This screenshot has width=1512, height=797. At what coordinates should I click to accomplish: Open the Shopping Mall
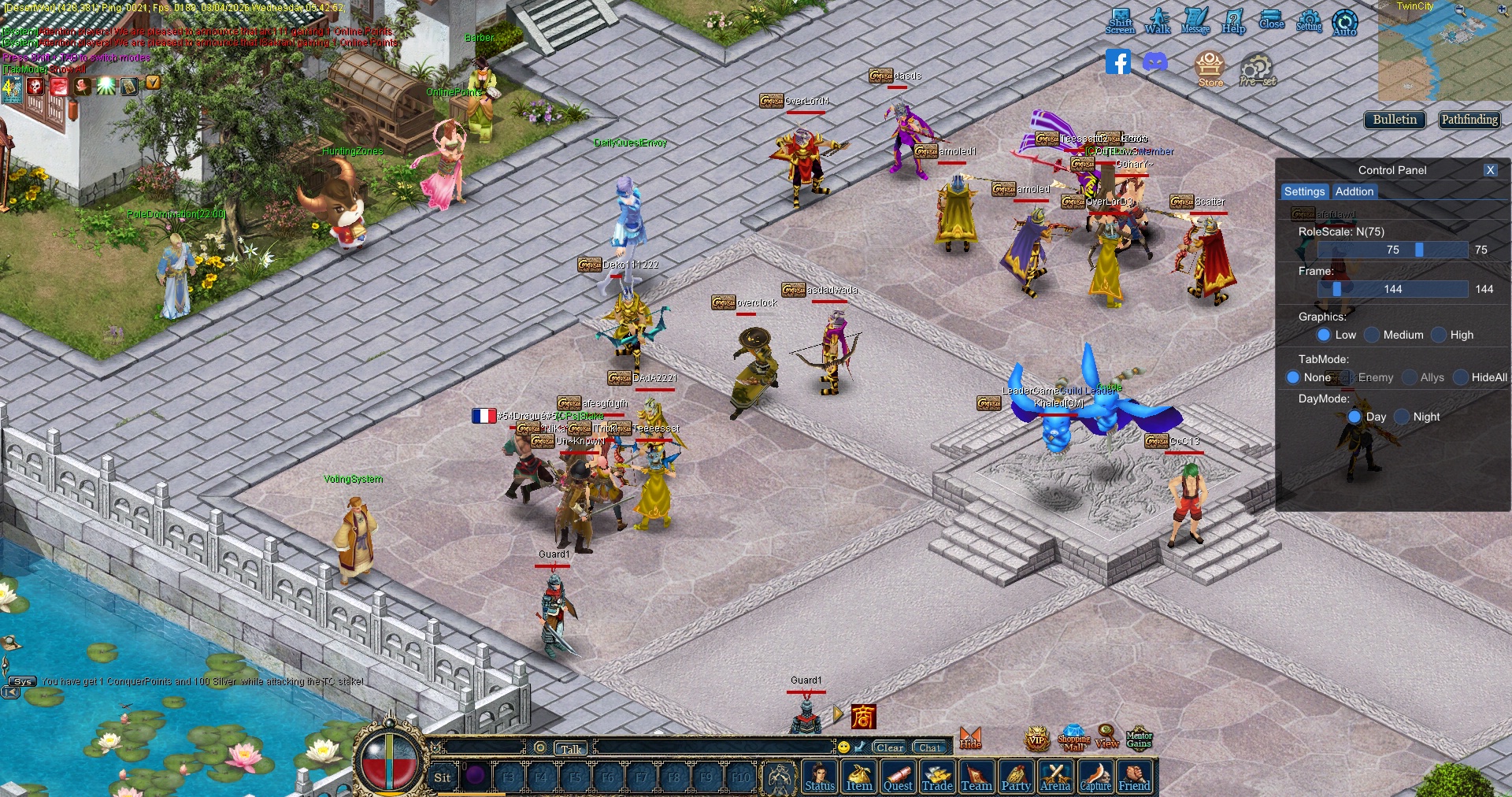[1073, 738]
